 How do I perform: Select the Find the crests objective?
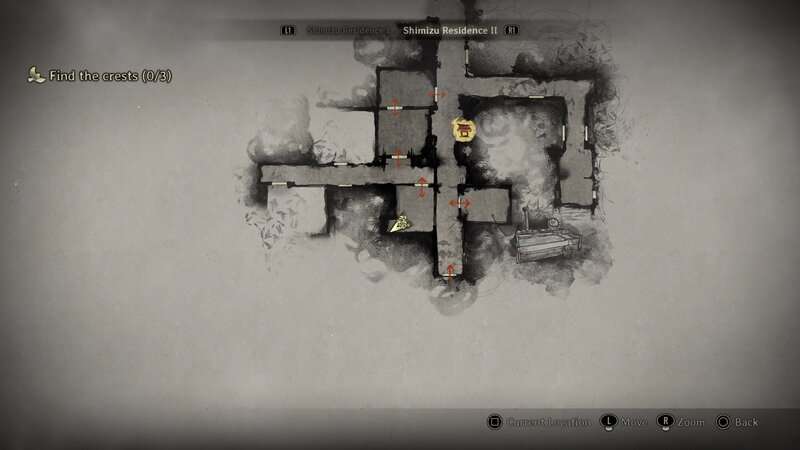click(108, 75)
